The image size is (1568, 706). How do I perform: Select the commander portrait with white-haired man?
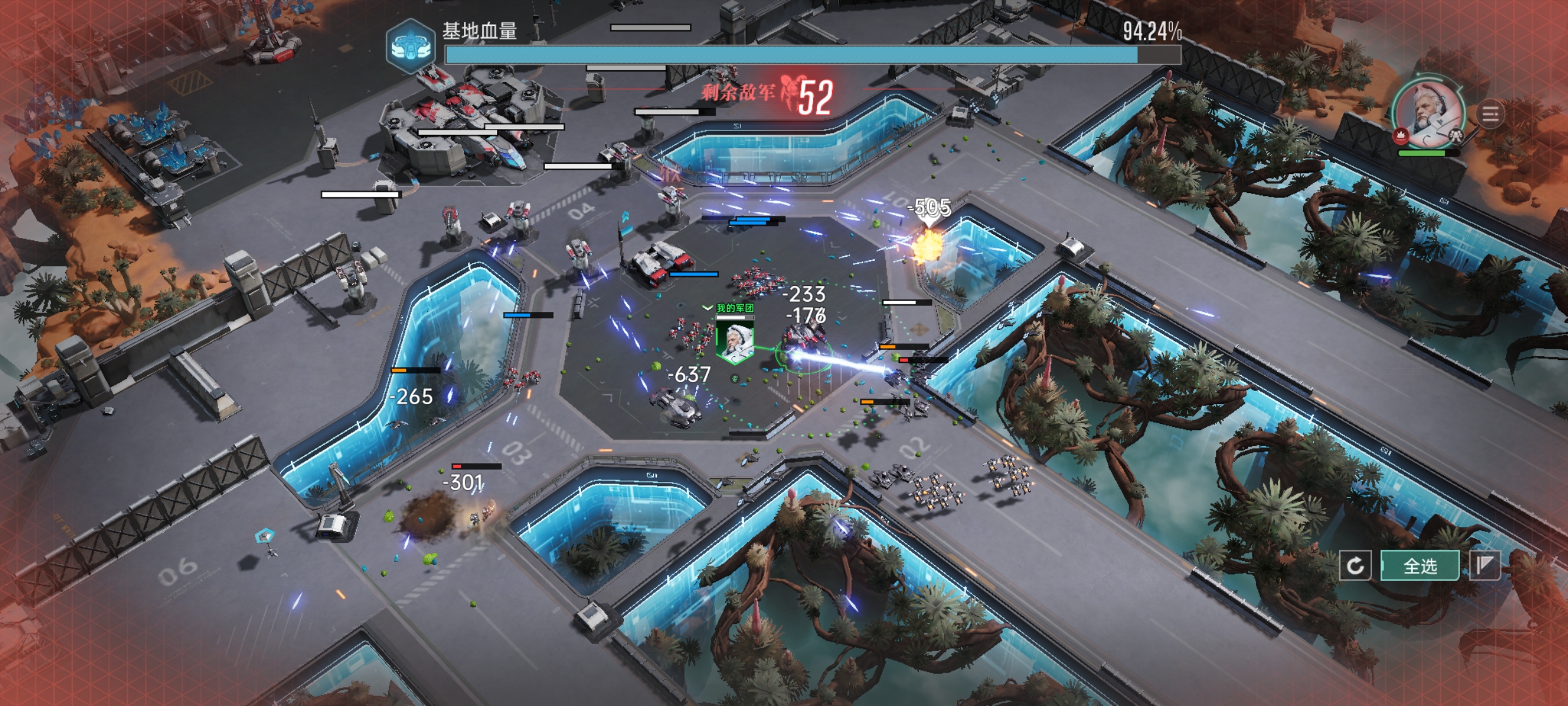coord(1430,114)
